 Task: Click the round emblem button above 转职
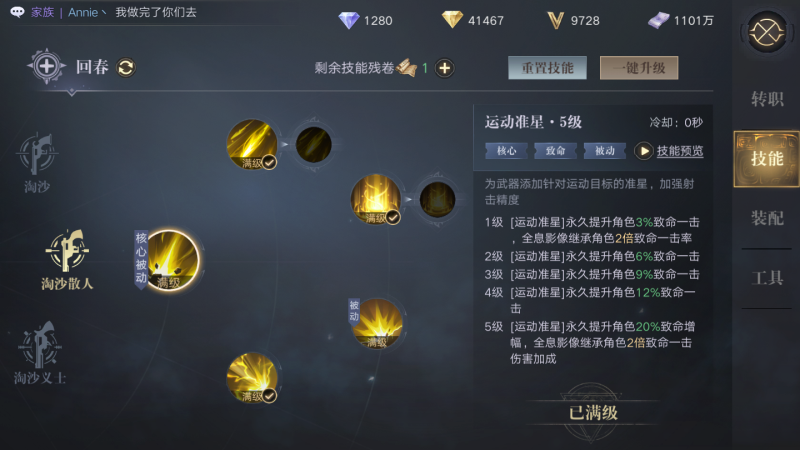click(767, 32)
